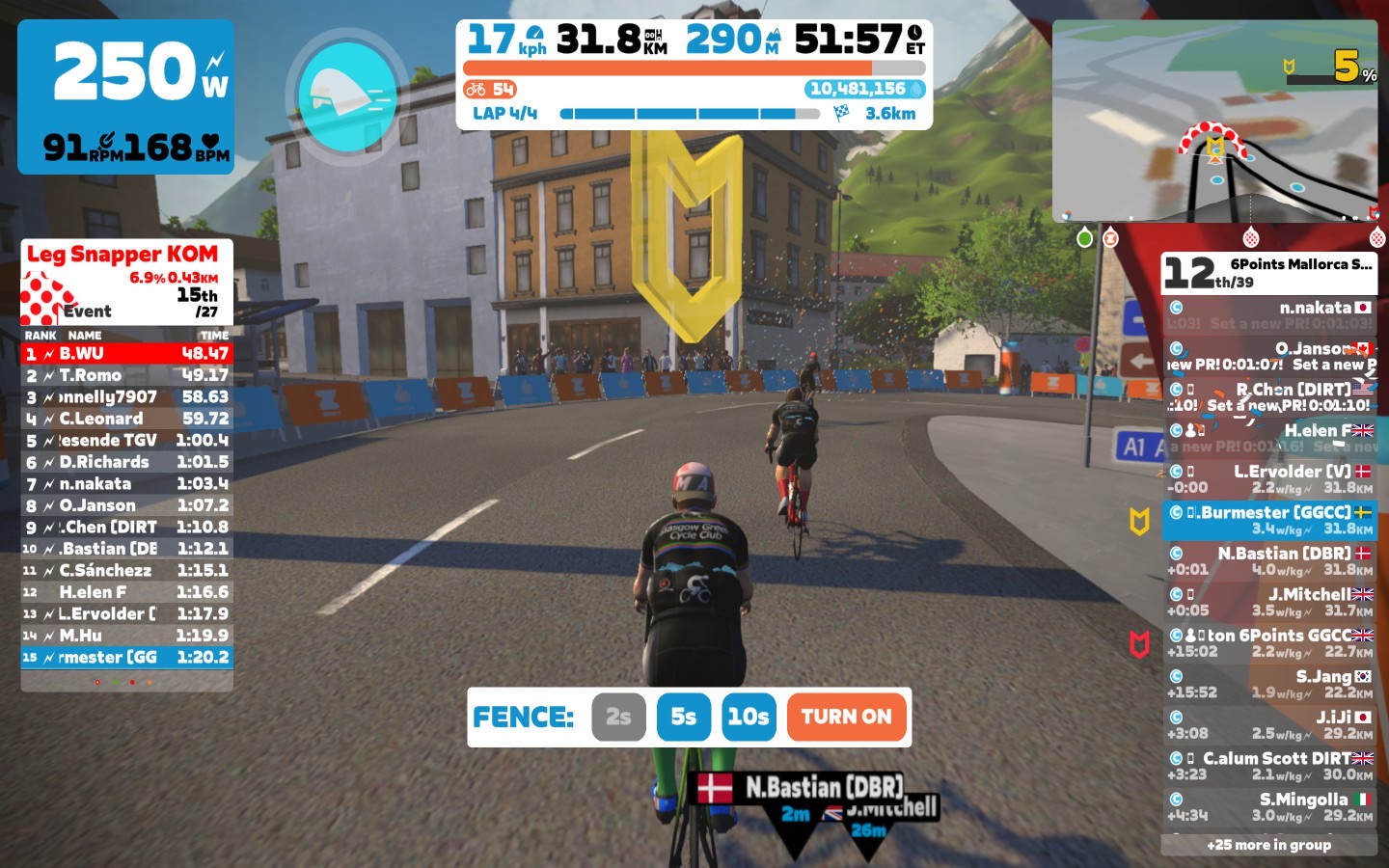Pick S.Mingolla from the rider list
Image resolution: width=1389 pixels, height=868 pixels.
click(1269, 807)
